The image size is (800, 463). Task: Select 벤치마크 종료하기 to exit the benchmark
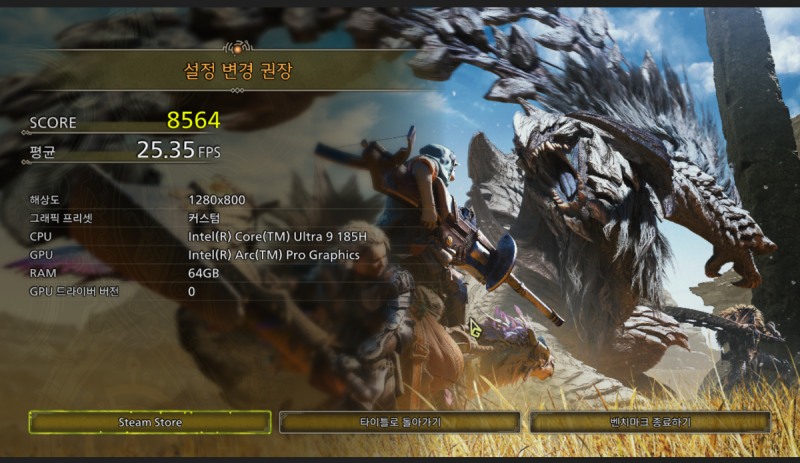[650, 422]
